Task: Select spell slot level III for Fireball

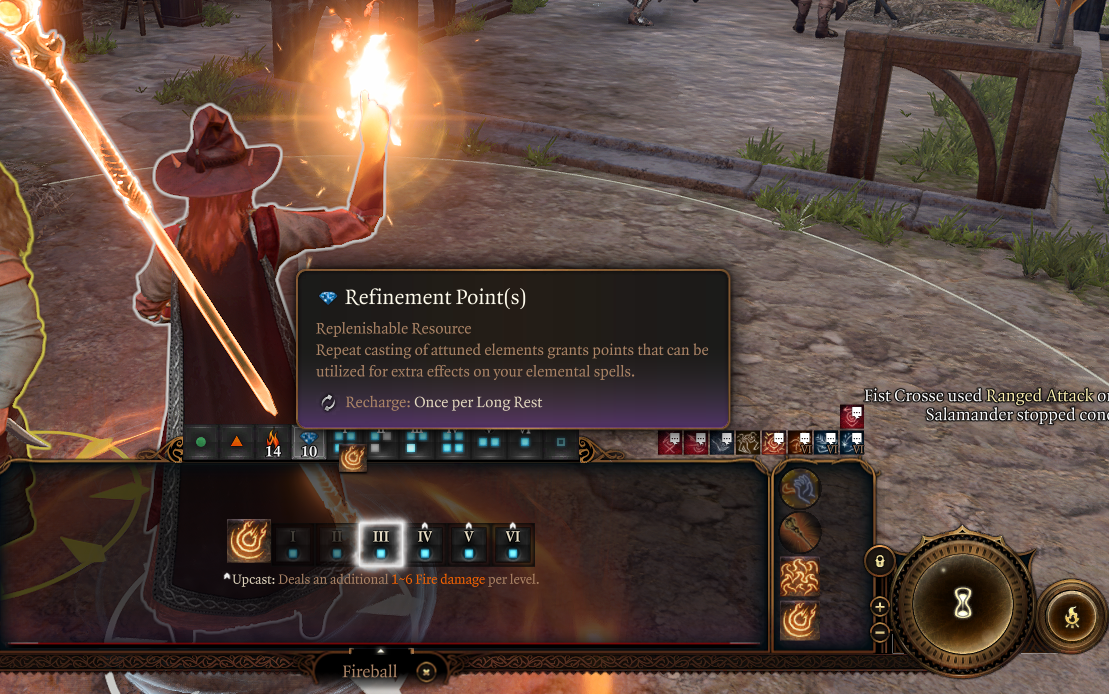Action: click(381, 543)
